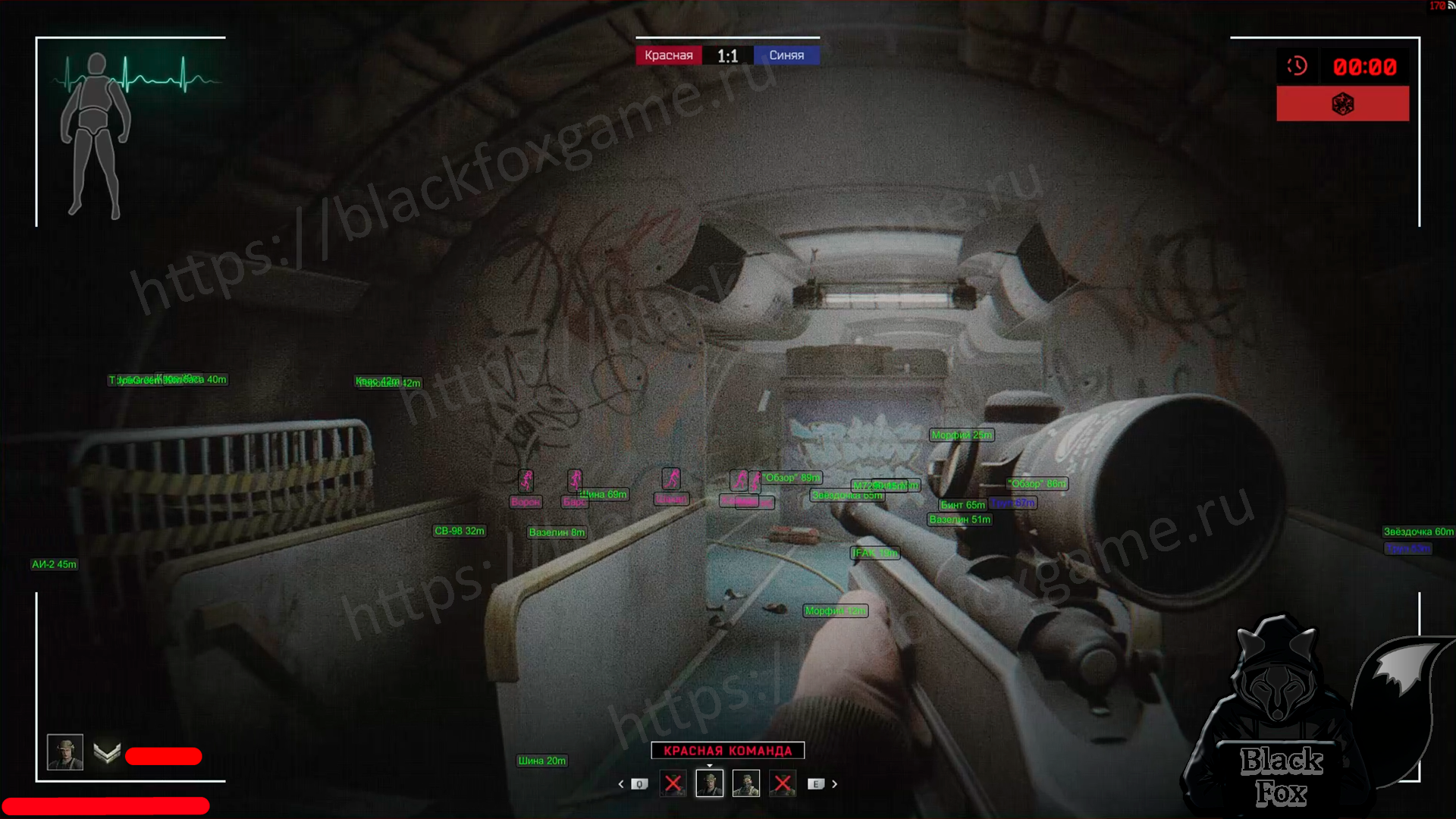This screenshot has width=1456, height=819.
Task: Open the player portrait beside the rank chevron
Action: (x=65, y=752)
